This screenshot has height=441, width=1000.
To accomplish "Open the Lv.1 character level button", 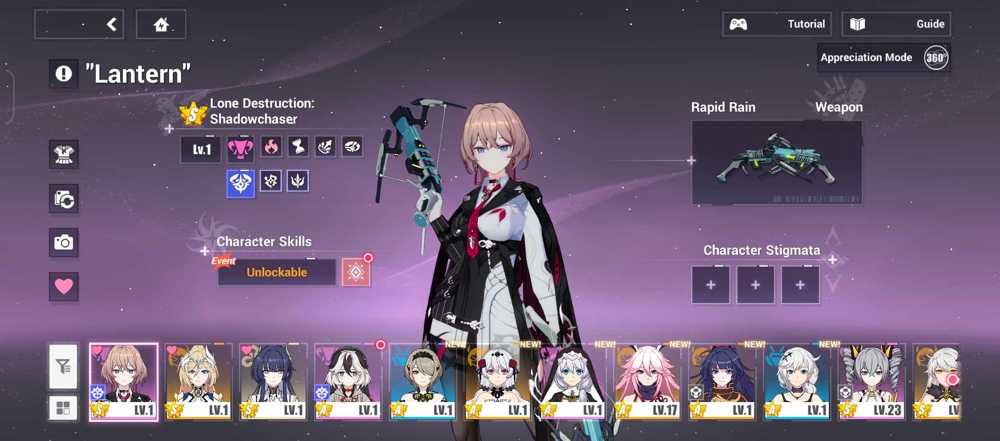I will 200,150.
